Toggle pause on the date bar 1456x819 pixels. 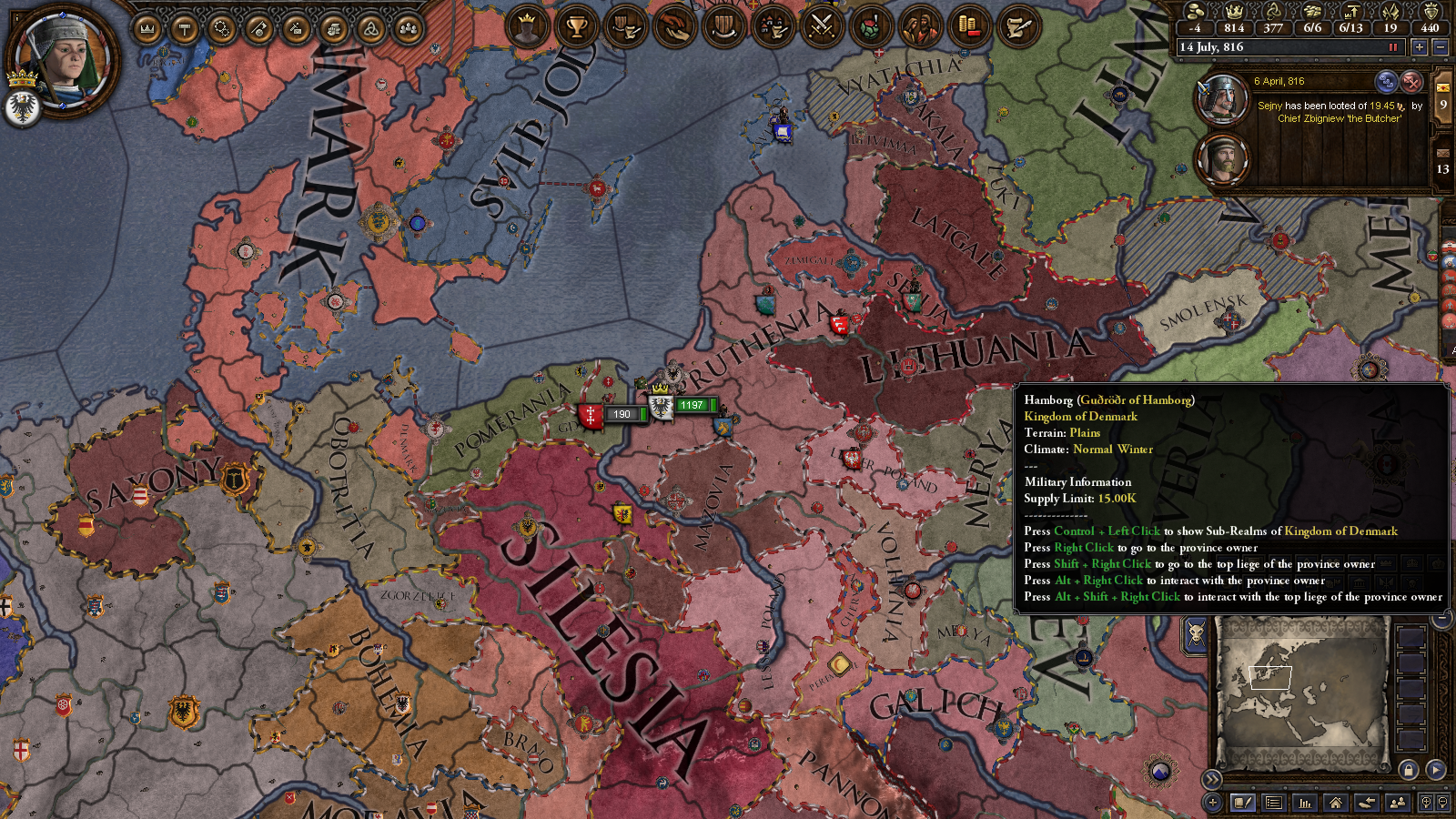coord(1392,47)
